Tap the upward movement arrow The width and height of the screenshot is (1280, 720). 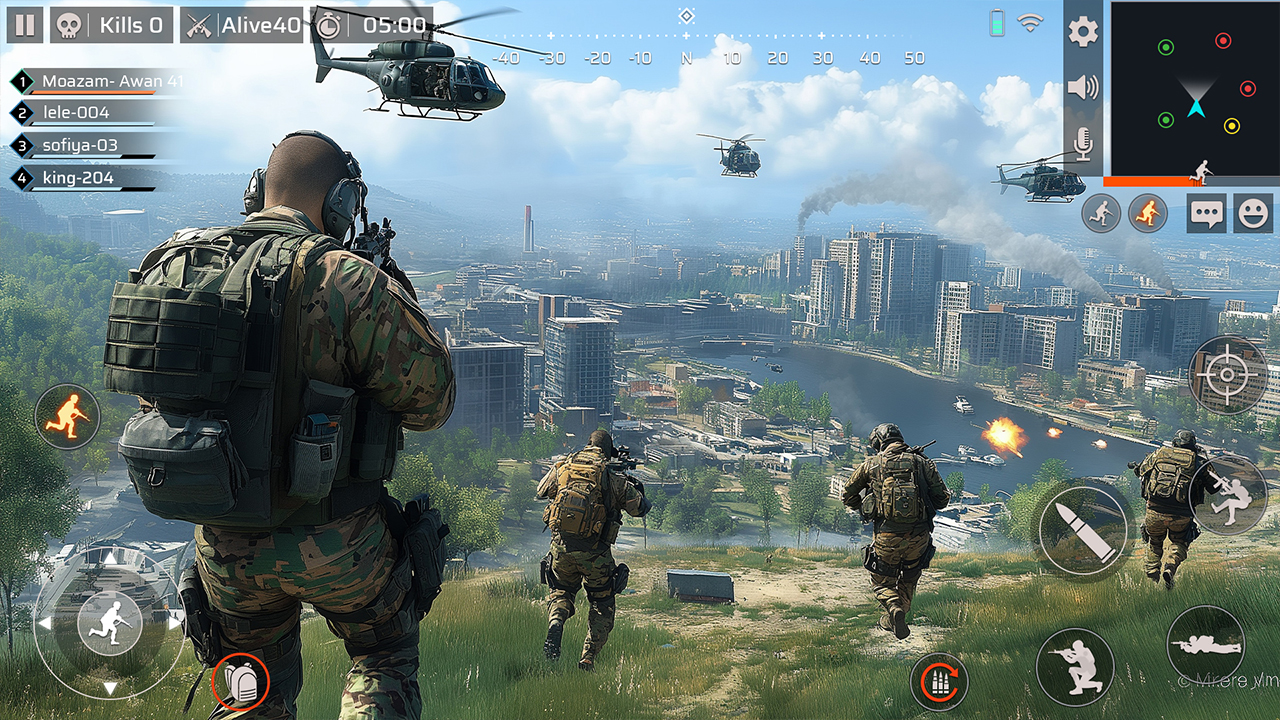coord(108,560)
